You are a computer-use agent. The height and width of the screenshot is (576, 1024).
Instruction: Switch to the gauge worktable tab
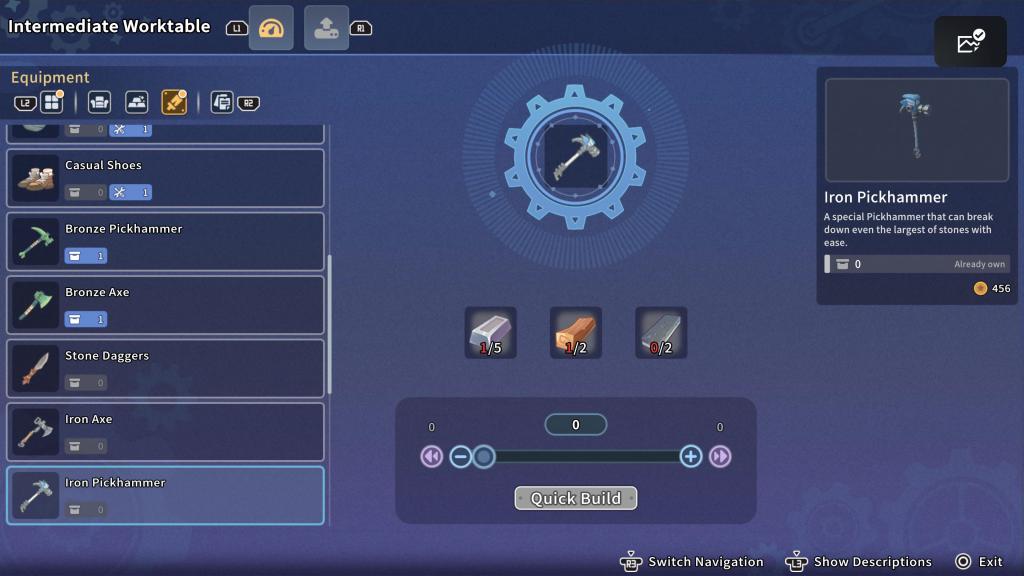click(271, 28)
